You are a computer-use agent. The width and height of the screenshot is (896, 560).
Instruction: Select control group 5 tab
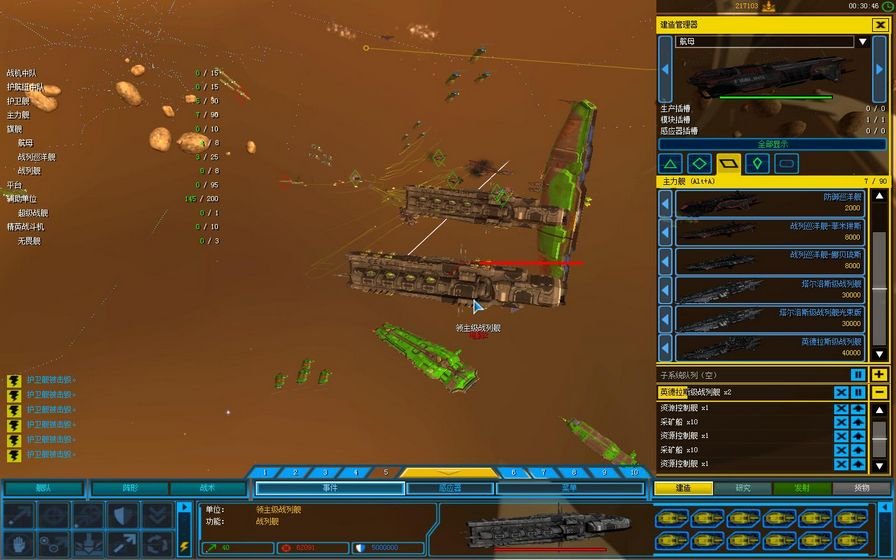[386, 473]
